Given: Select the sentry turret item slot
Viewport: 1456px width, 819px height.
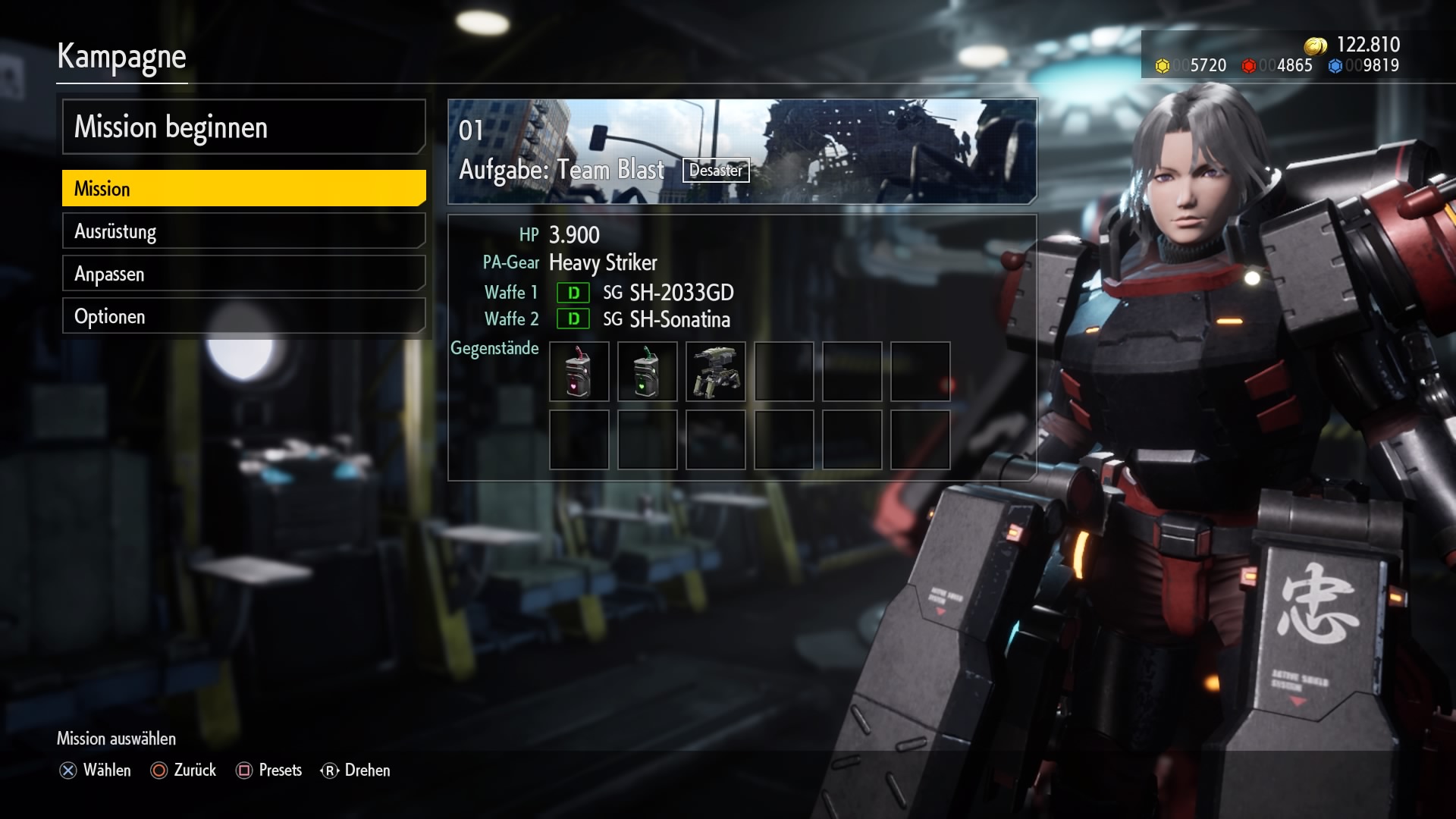Looking at the screenshot, I should point(715,372).
